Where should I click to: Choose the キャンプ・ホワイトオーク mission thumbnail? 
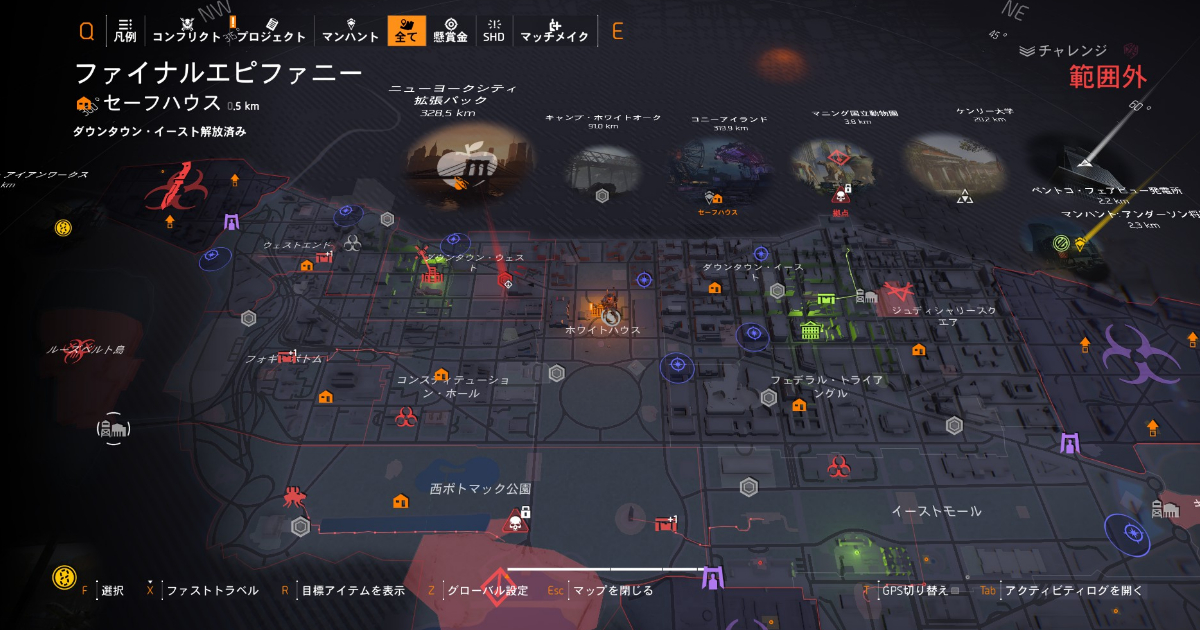click(602, 171)
